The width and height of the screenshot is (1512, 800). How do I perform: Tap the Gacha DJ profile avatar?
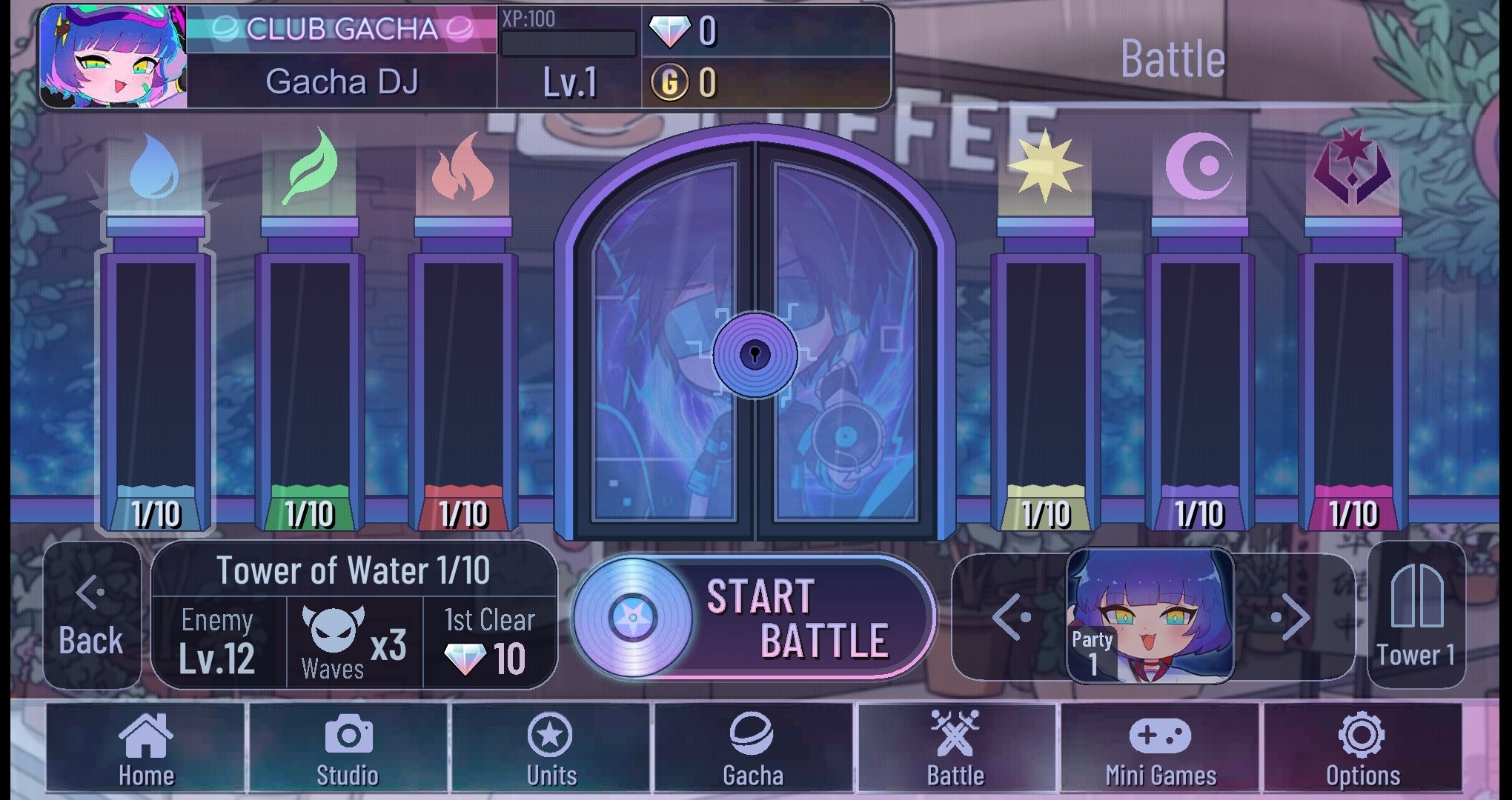coord(113,57)
